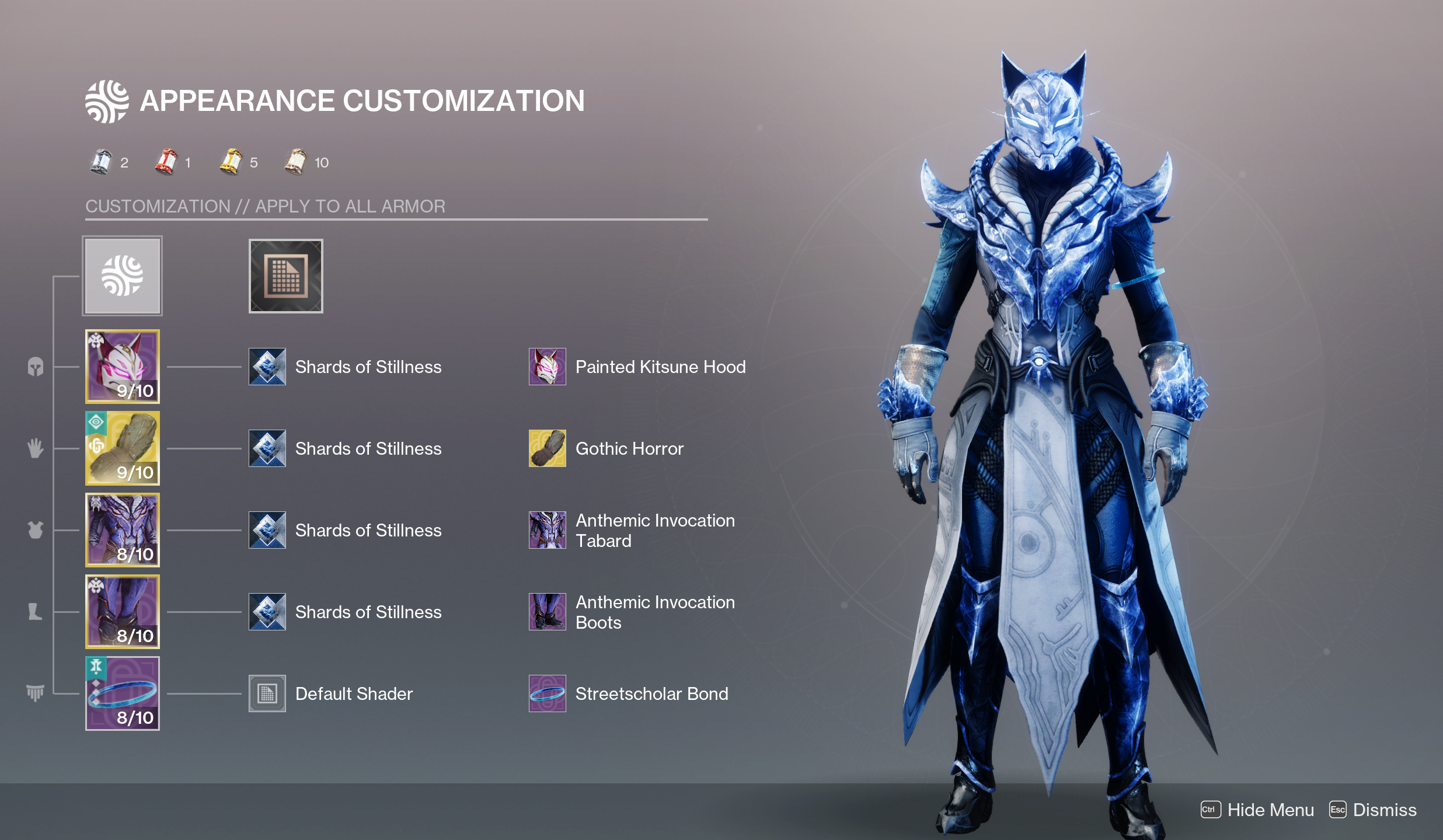Dismiss the appearance customization screen
Viewport: 1443px width, 840px height.
point(1373,810)
